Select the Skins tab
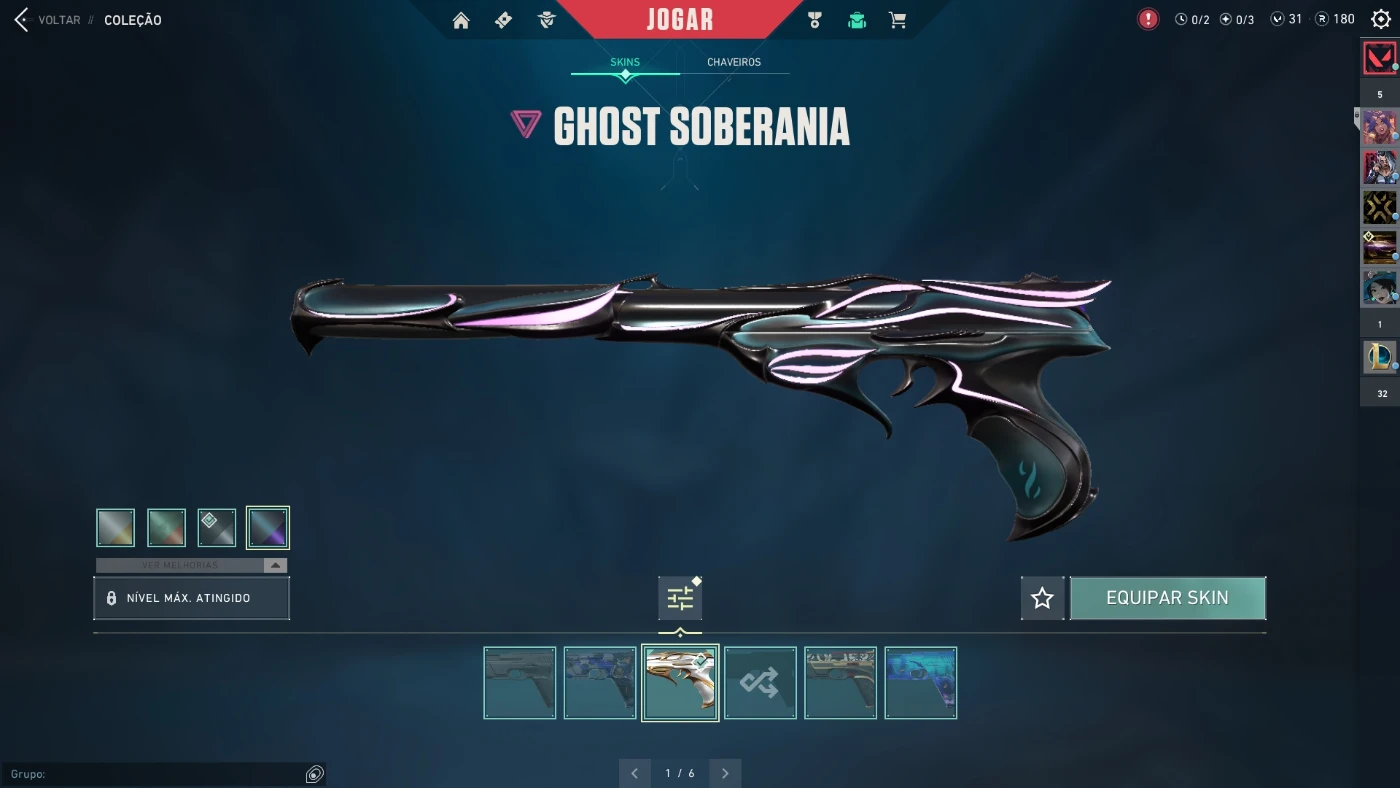 click(625, 62)
